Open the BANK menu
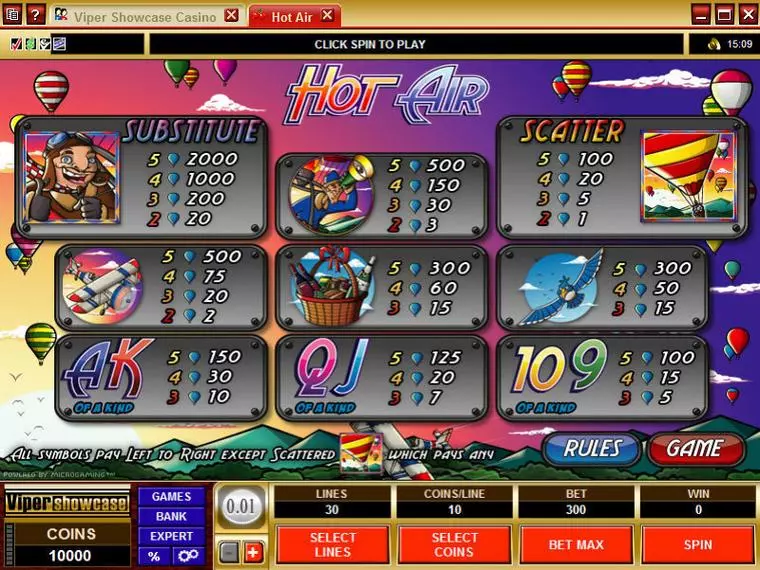 point(171,516)
